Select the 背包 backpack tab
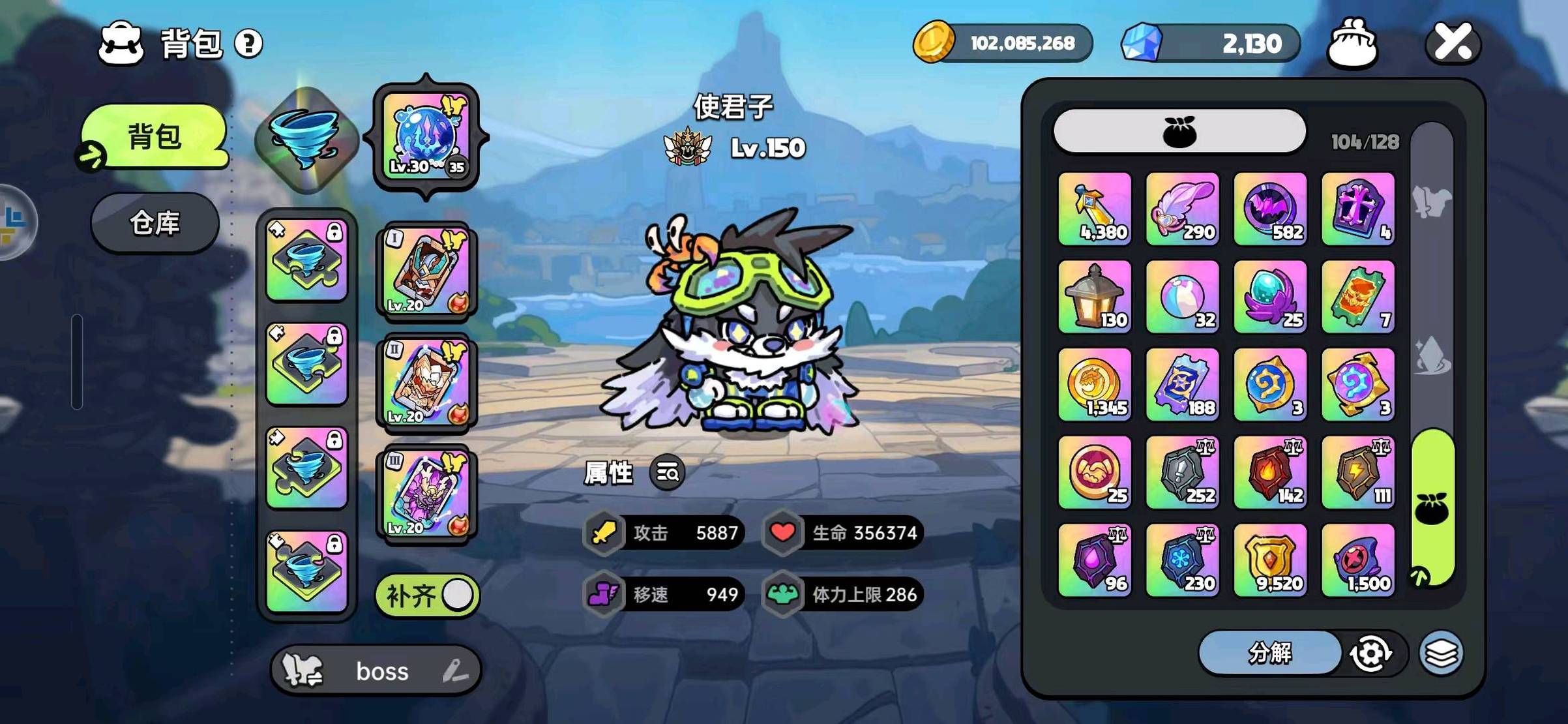 click(x=155, y=137)
